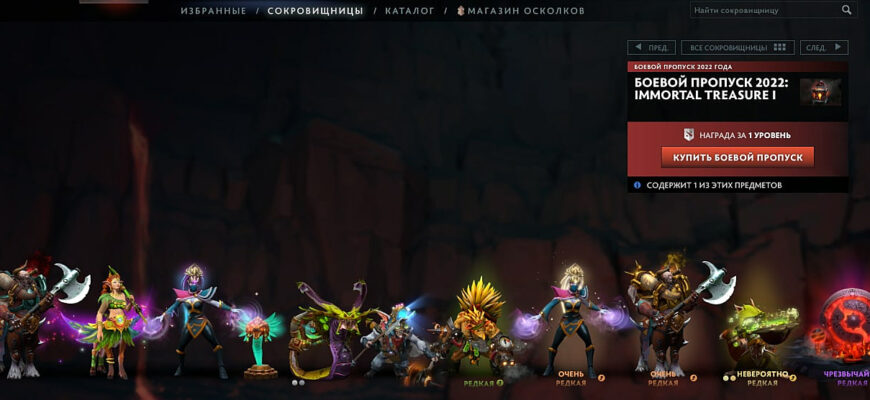Click the blue info icon beside Содержит
870x400 pixels.
point(637,185)
